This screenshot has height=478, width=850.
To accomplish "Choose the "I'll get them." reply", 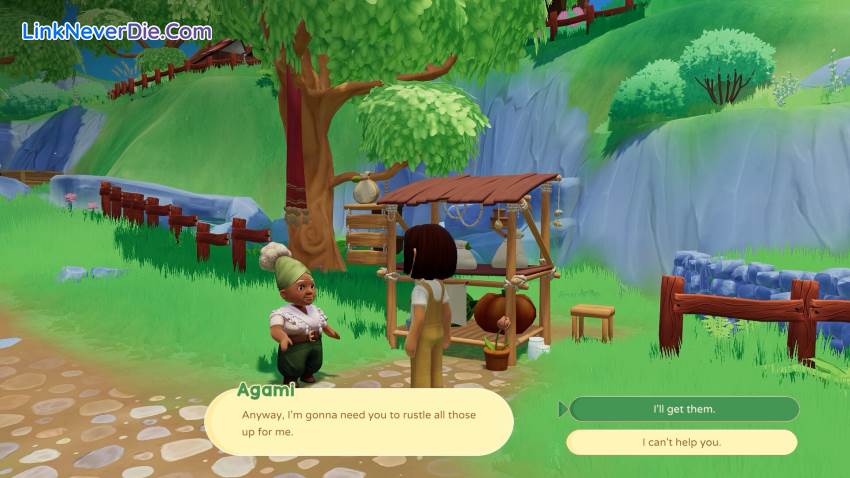I will (x=684, y=409).
